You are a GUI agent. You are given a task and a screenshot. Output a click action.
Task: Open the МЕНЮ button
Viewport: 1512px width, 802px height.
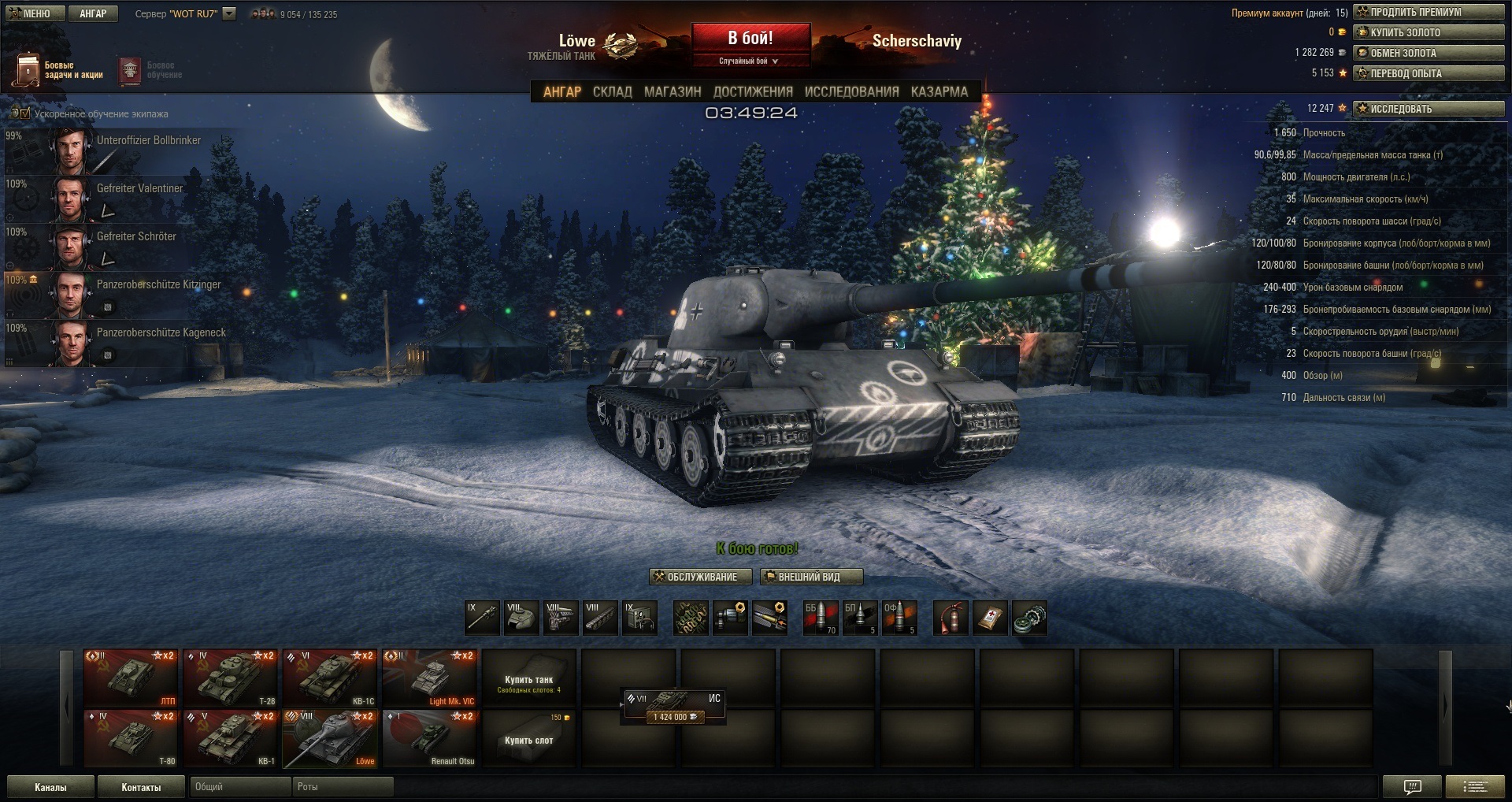click(x=30, y=13)
